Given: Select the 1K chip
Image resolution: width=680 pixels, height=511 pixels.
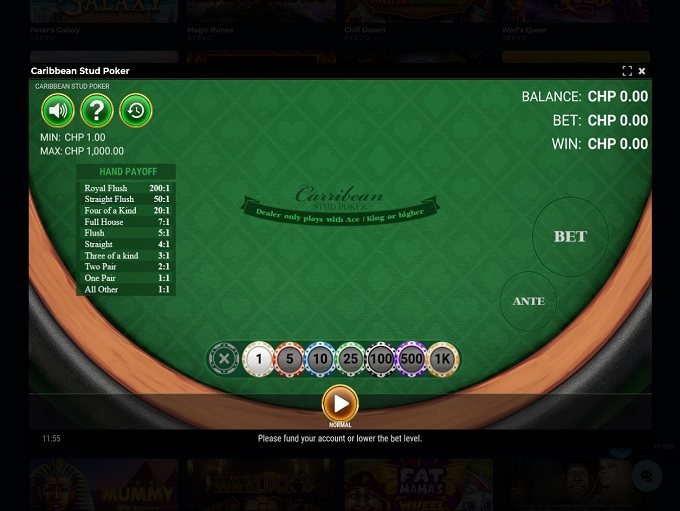Looking at the screenshot, I should 442,358.
